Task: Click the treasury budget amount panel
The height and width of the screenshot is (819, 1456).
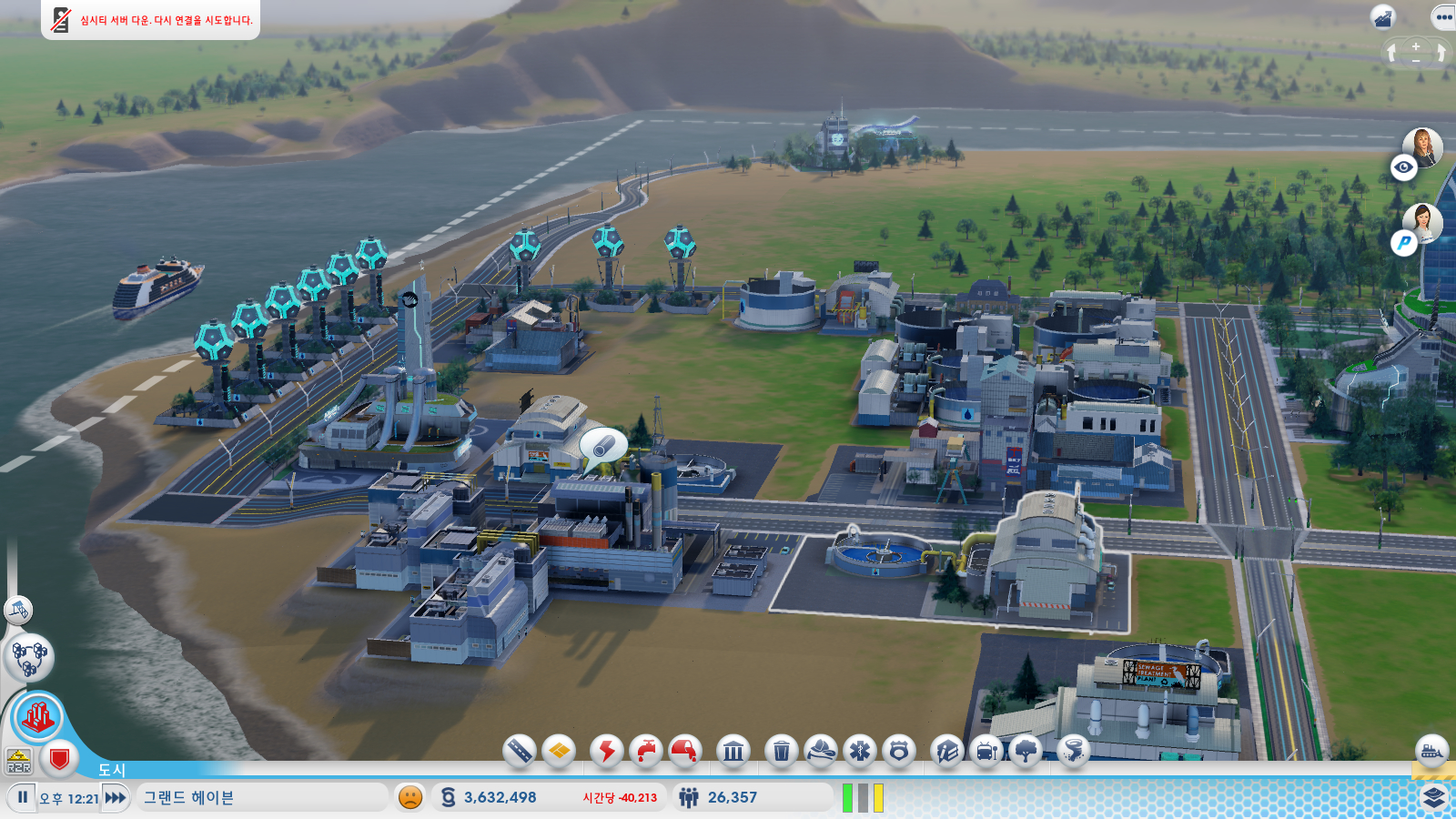Action: tap(500, 797)
